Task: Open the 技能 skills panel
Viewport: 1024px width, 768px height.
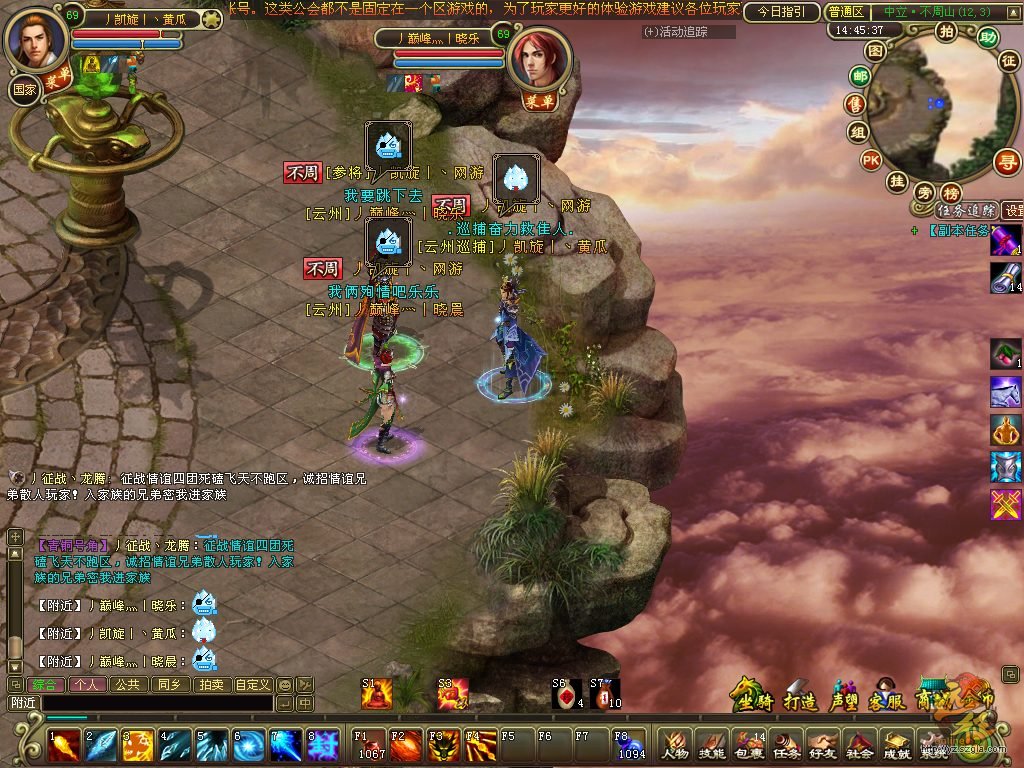Action: coord(711,744)
